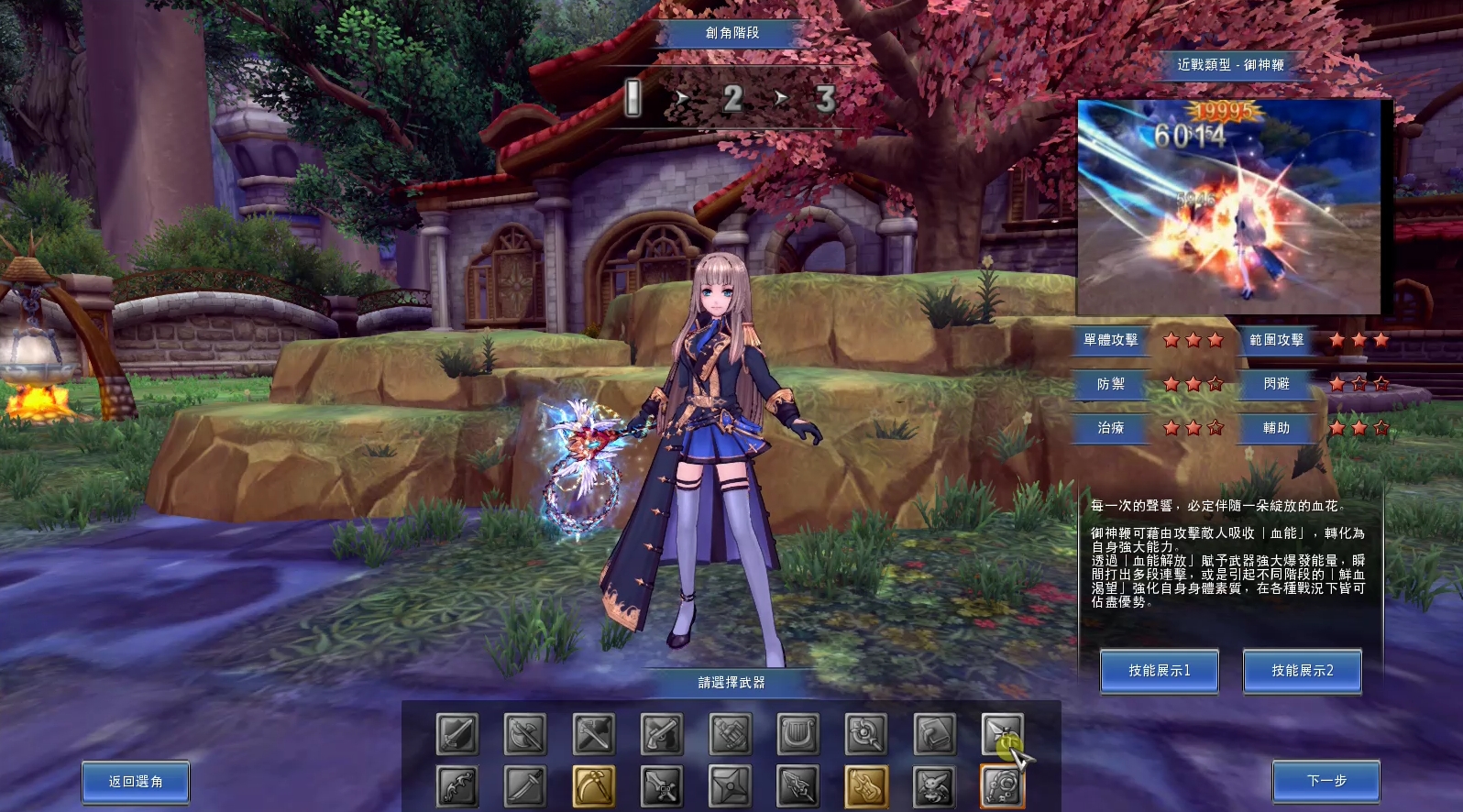
Task: Choose the double-bladed axe weapon
Action: tap(525, 734)
